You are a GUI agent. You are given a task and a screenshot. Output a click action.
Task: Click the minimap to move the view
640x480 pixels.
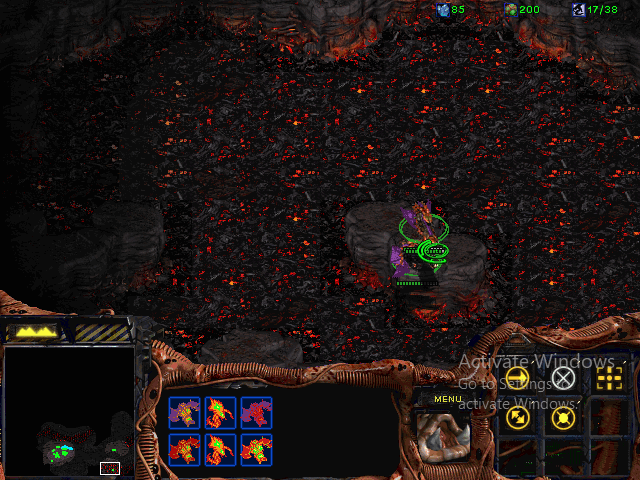pos(70,411)
